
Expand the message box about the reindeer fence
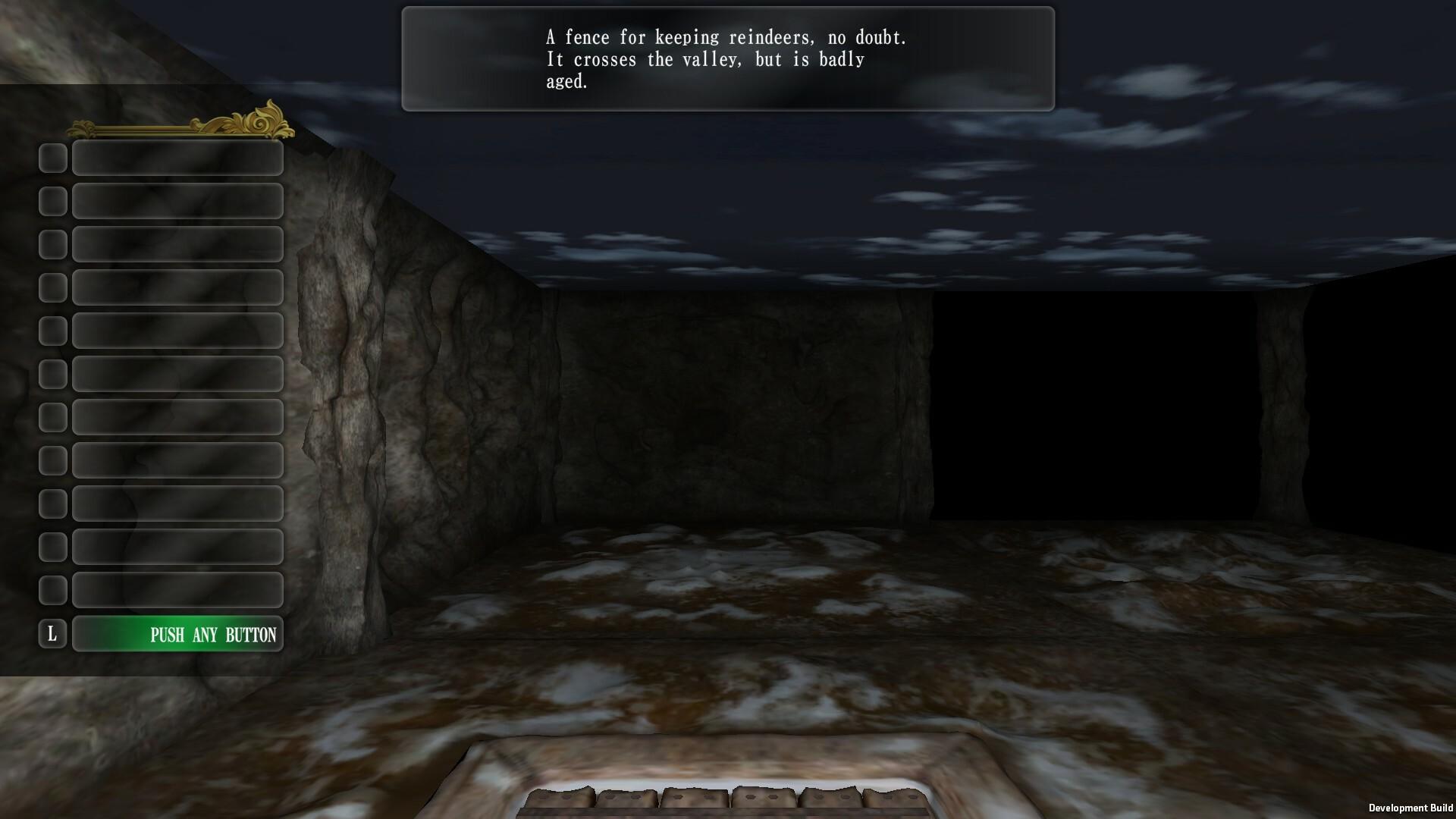pyautogui.click(x=726, y=58)
